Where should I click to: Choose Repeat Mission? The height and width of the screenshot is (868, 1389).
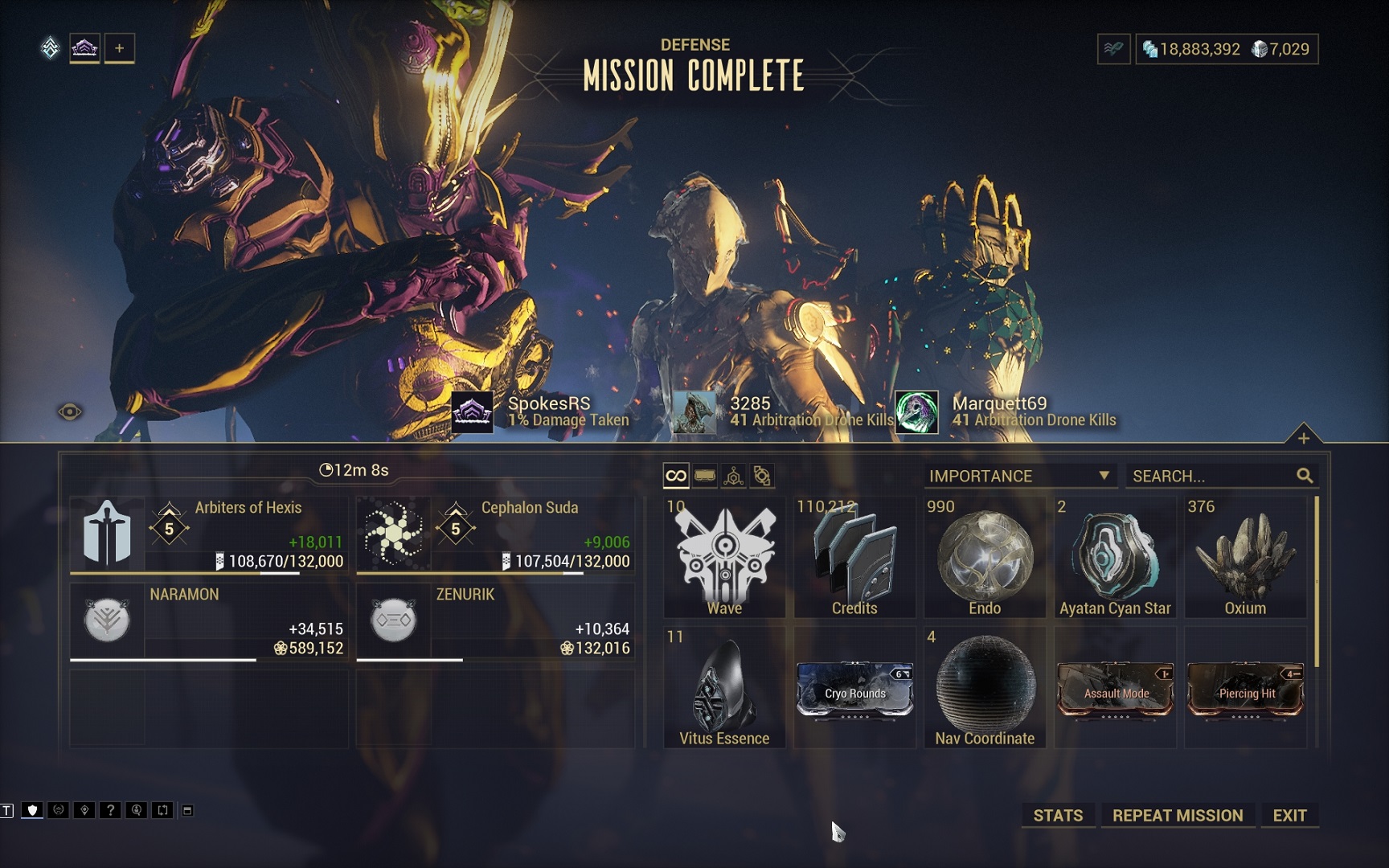point(1177,815)
